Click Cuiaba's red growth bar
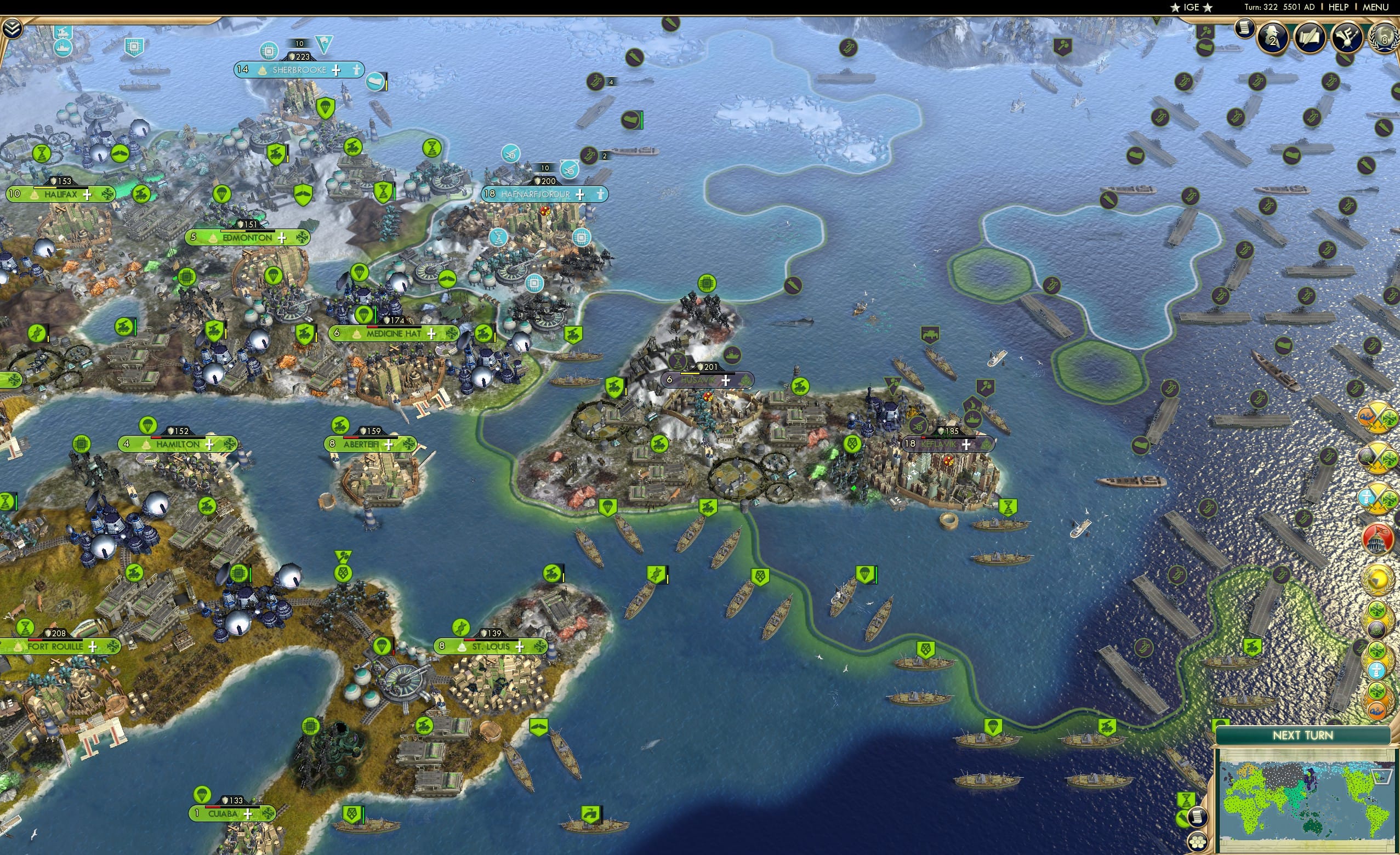 tap(214, 808)
